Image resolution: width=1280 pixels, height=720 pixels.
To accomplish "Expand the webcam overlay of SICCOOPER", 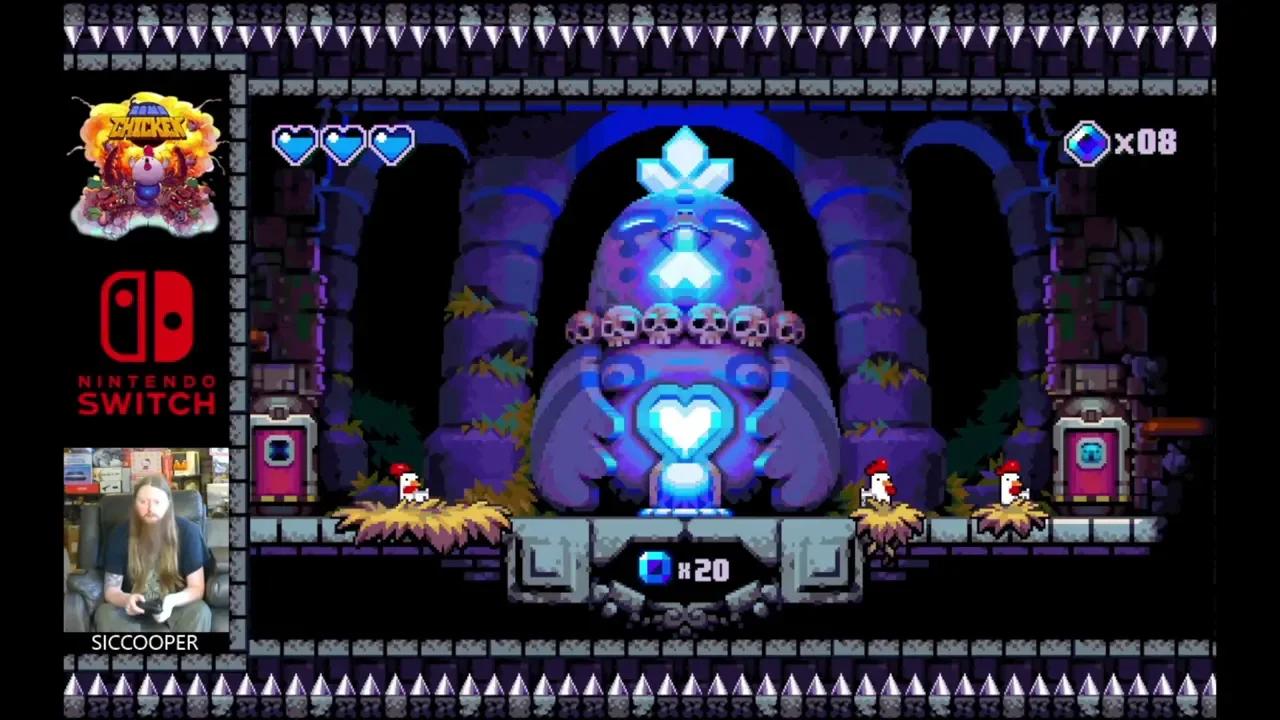I will point(146,540).
